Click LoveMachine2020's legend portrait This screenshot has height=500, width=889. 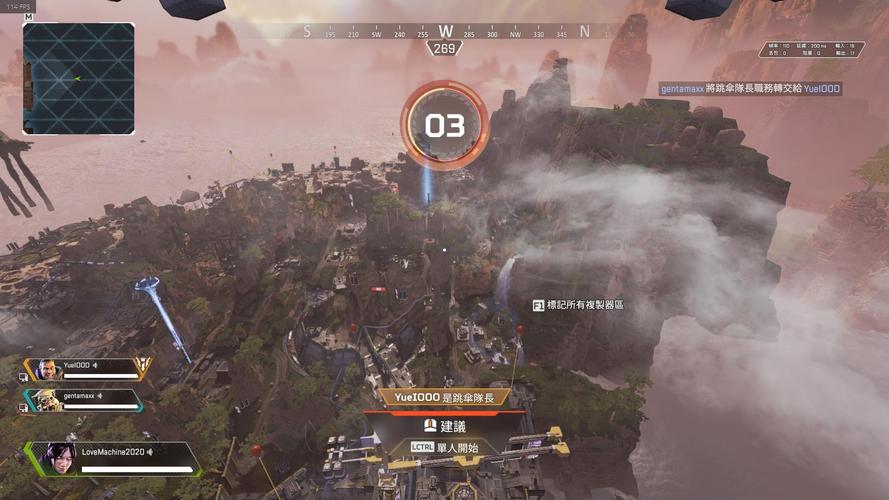pyautogui.click(x=57, y=458)
